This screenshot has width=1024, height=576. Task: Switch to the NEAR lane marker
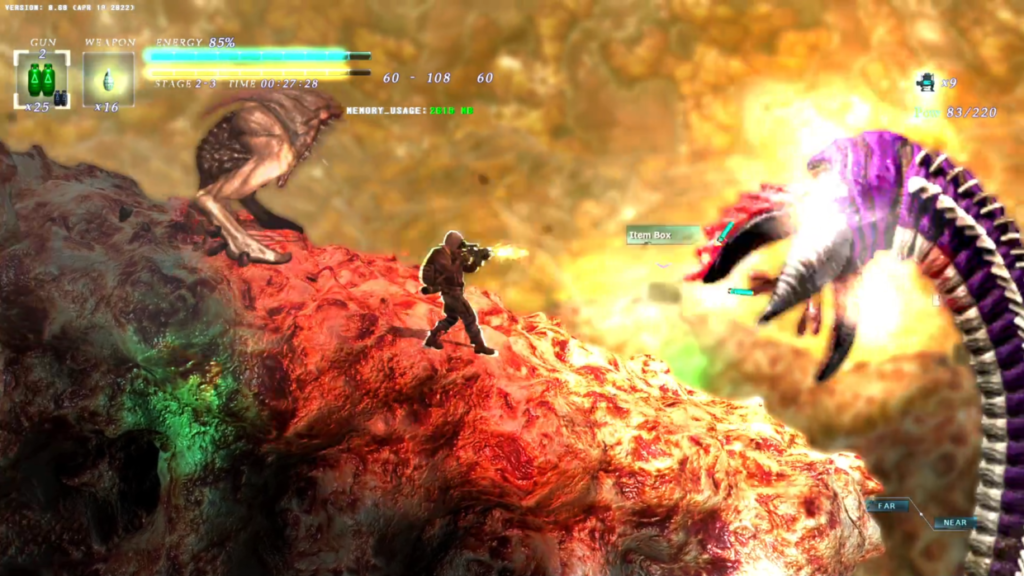[x=954, y=522]
